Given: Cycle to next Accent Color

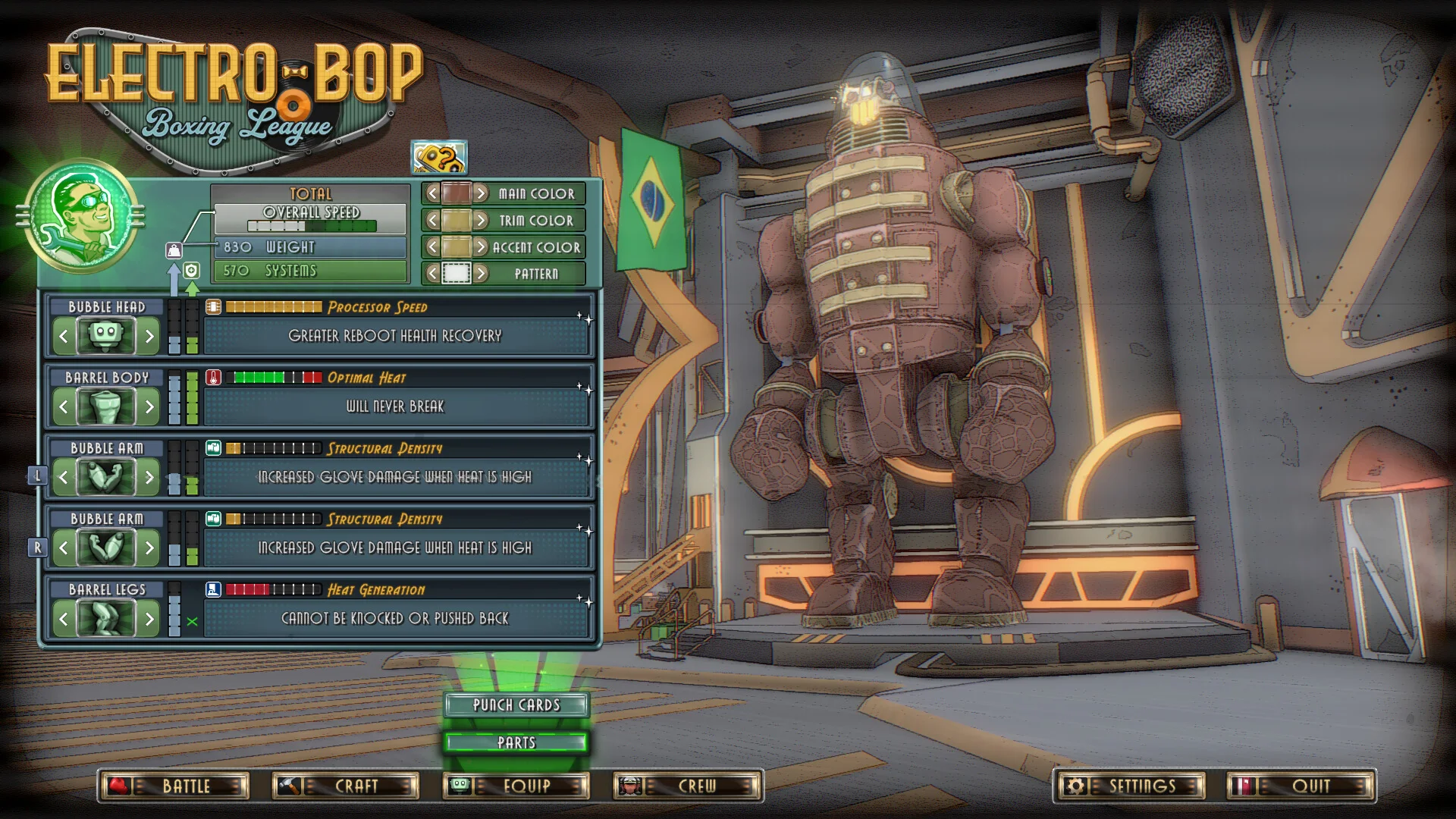Looking at the screenshot, I should coord(481,247).
